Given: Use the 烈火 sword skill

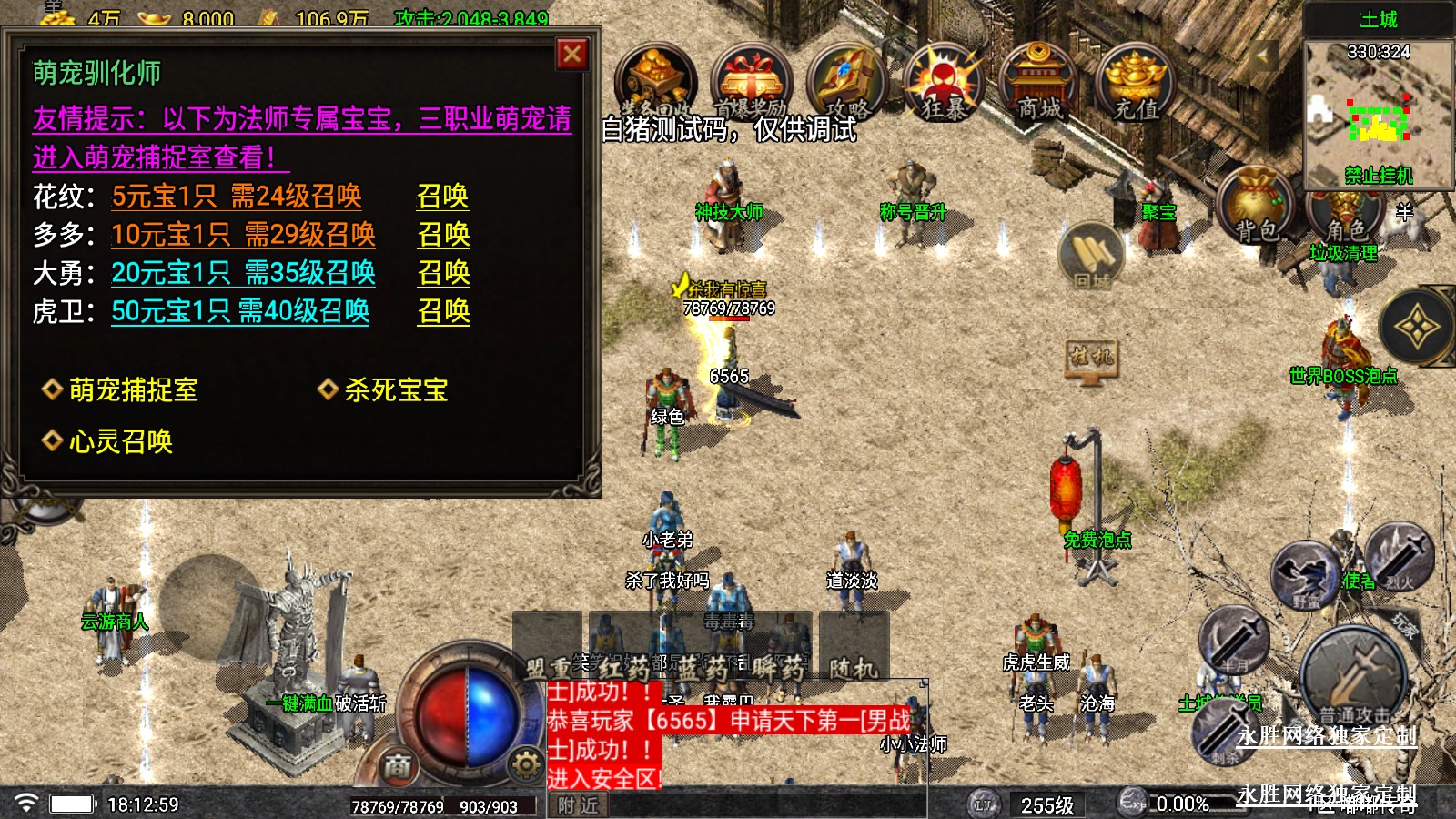Looking at the screenshot, I should (x=1400, y=553).
